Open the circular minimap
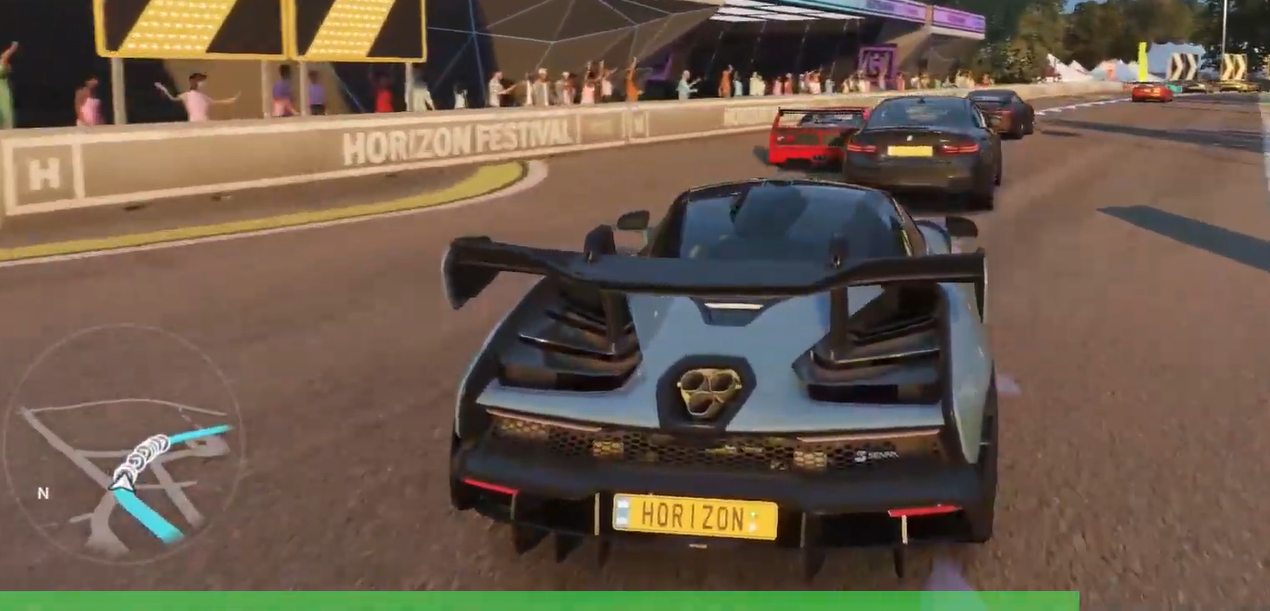The height and width of the screenshot is (611, 1270). pos(123,443)
